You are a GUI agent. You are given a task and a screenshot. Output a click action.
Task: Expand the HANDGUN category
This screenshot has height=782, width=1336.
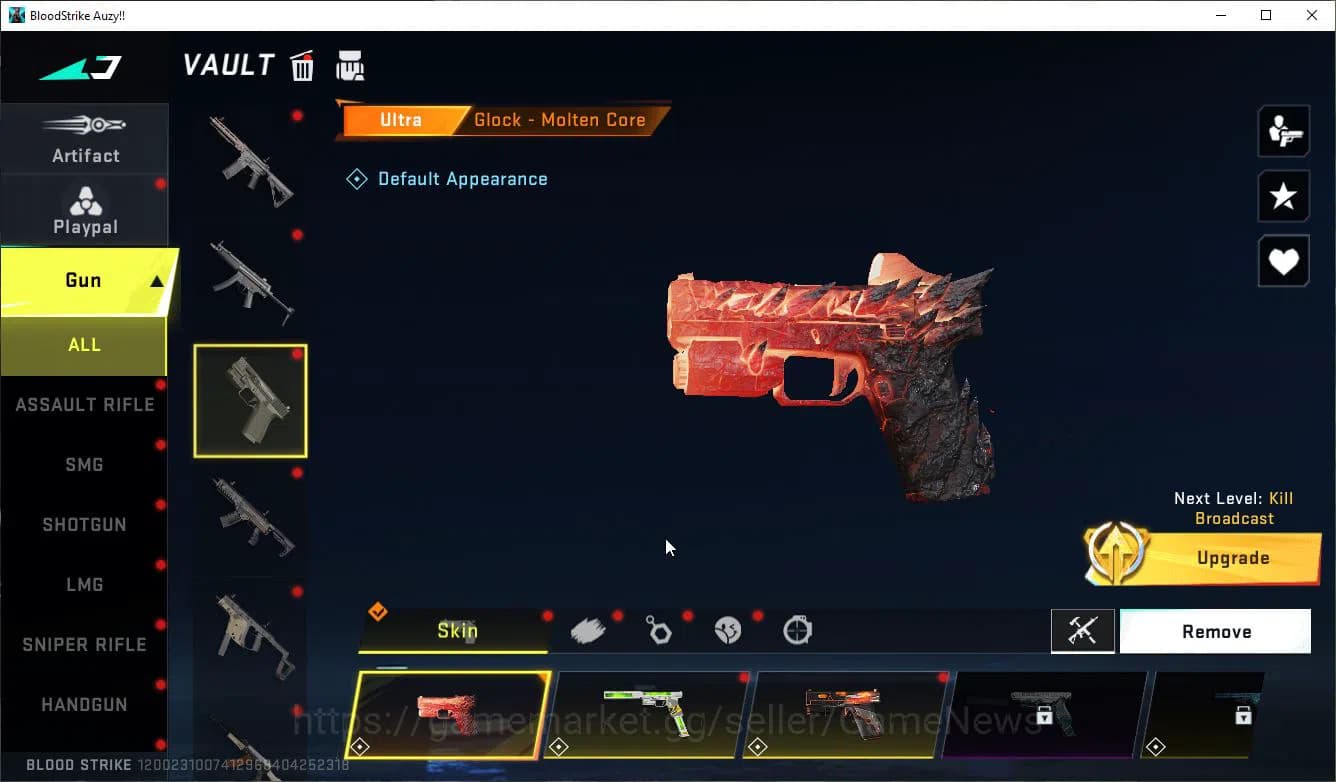pos(85,704)
